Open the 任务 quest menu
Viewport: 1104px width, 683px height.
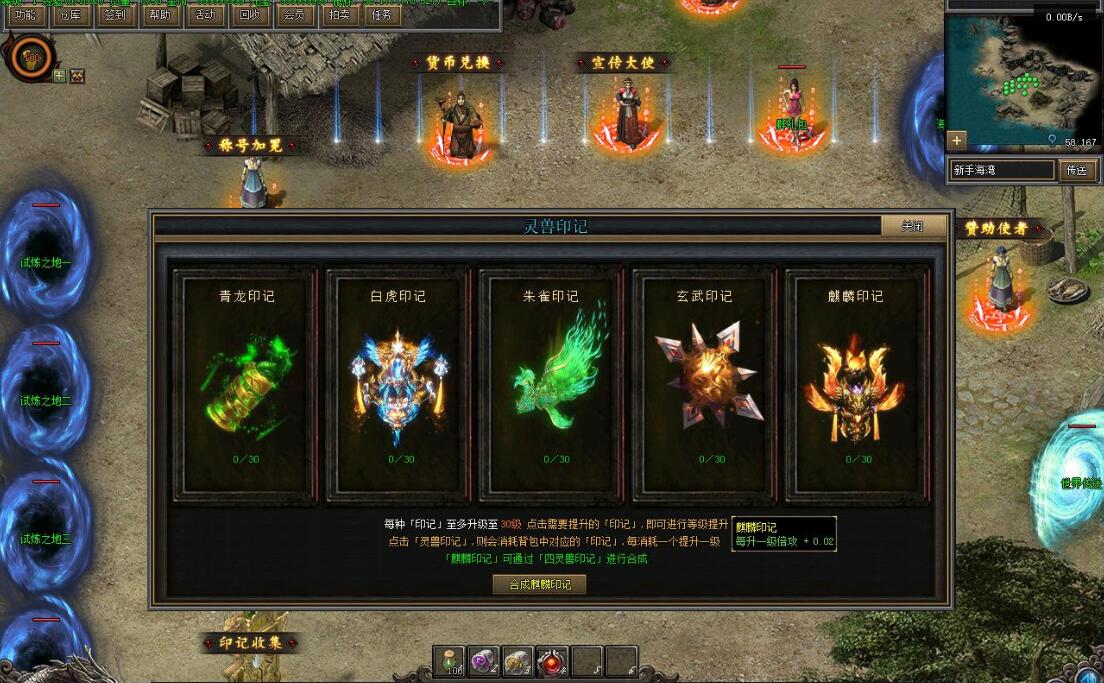click(x=382, y=15)
